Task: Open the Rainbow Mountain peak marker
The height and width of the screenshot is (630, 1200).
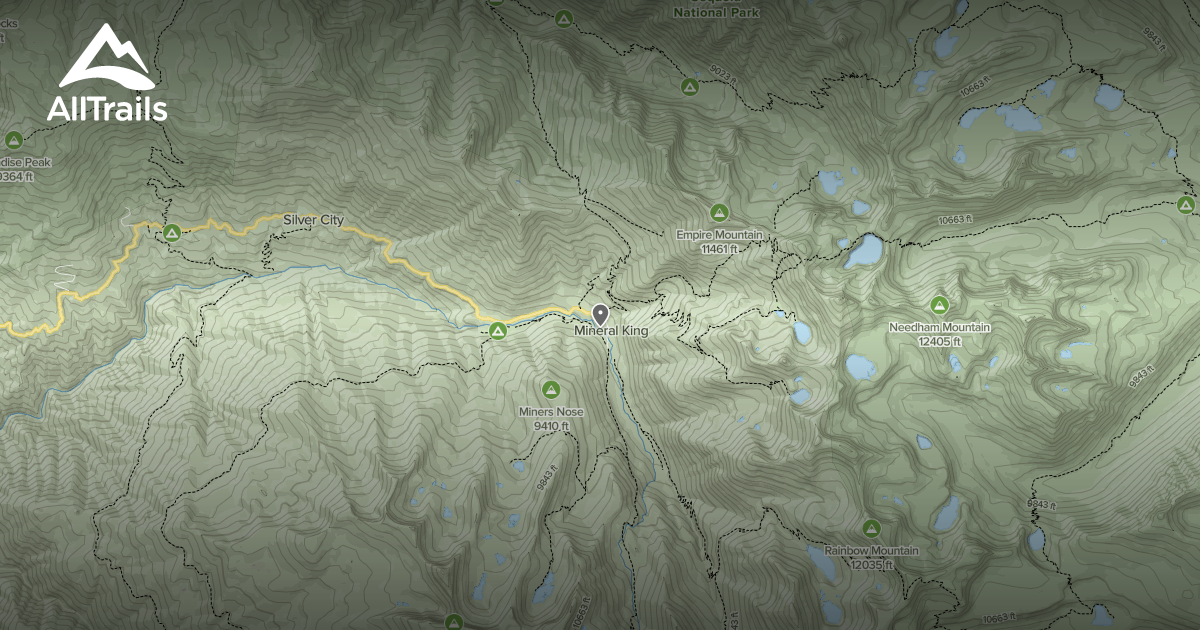Action: point(871,528)
